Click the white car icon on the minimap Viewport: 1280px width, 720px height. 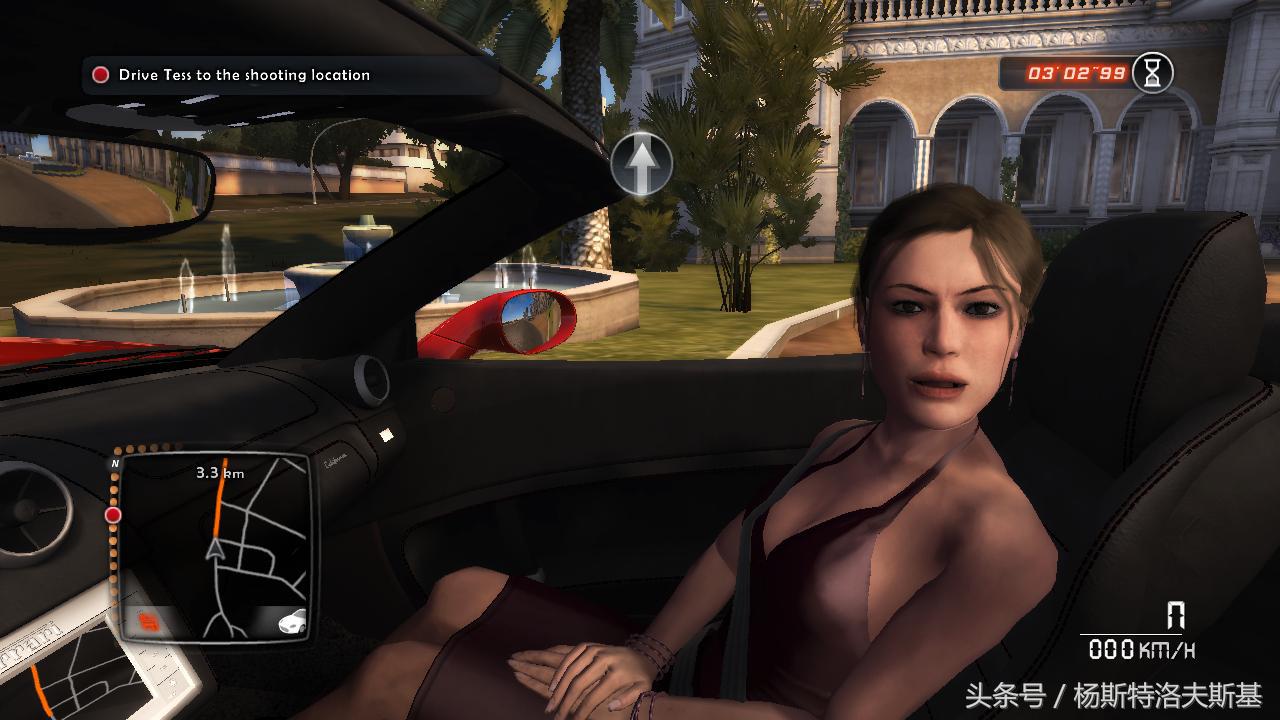click(x=293, y=621)
